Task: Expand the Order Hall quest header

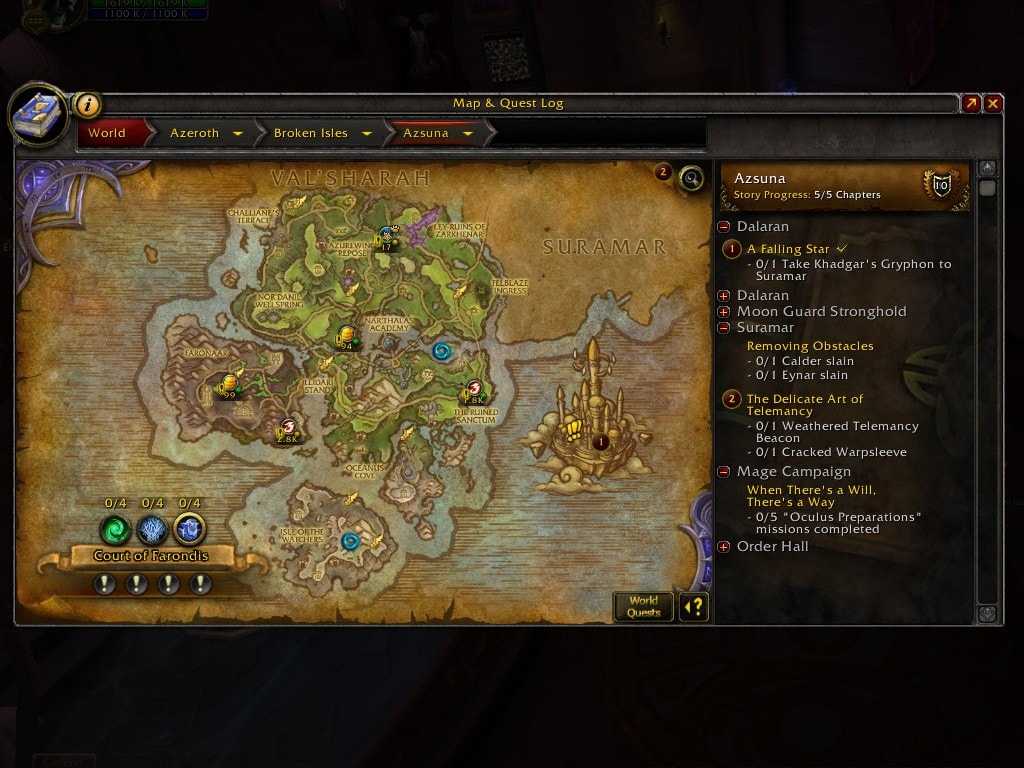Action: [x=724, y=547]
